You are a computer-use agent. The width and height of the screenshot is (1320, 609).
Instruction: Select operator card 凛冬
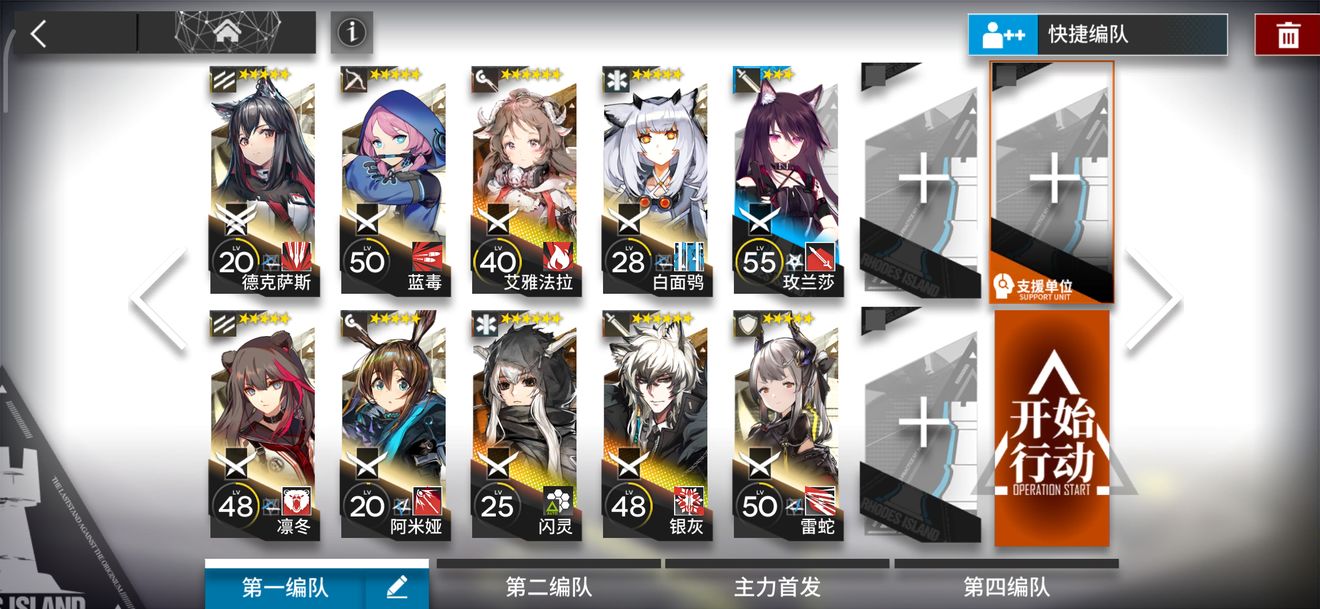263,425
